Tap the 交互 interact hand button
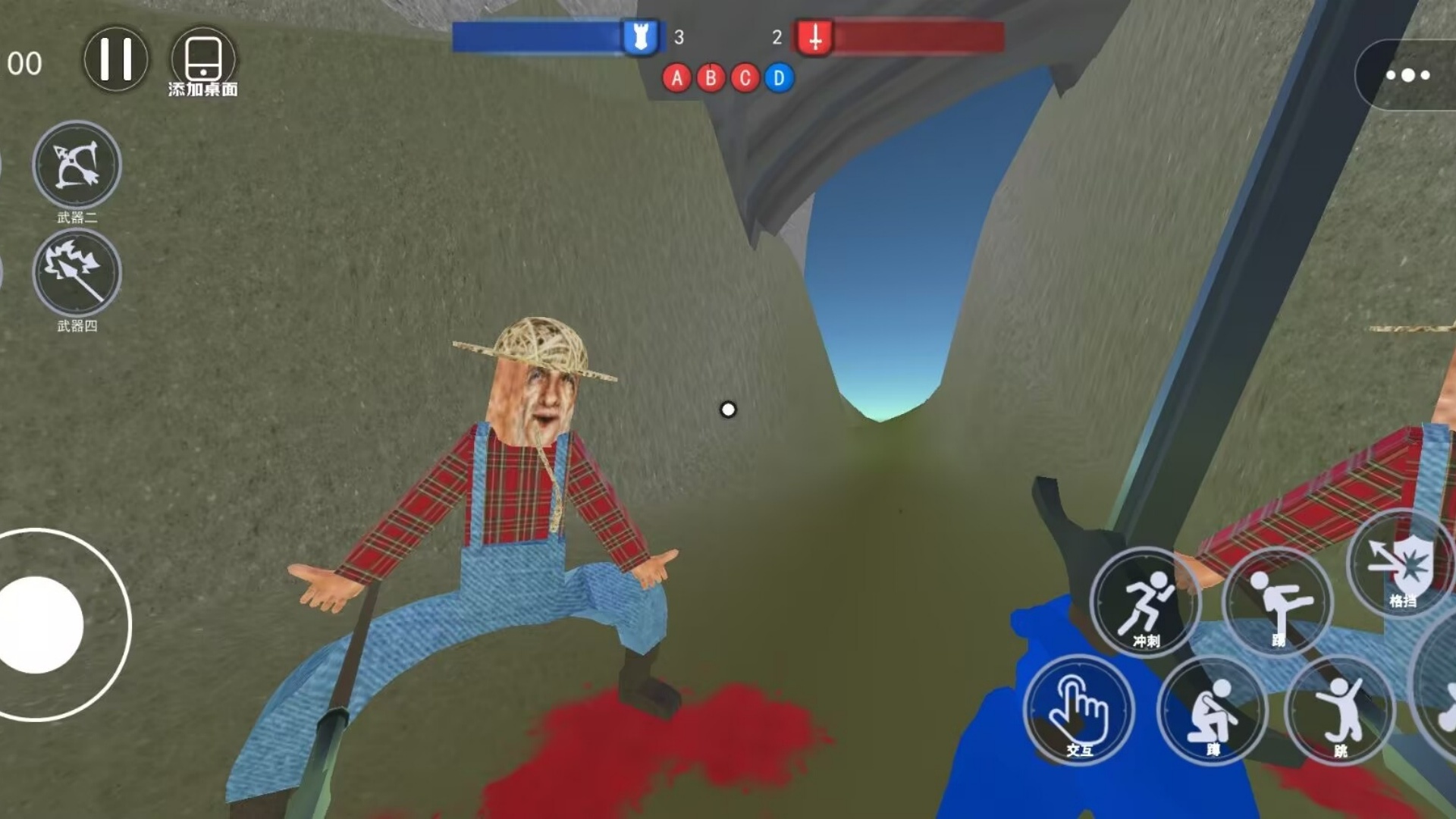 pos(1078,711)
